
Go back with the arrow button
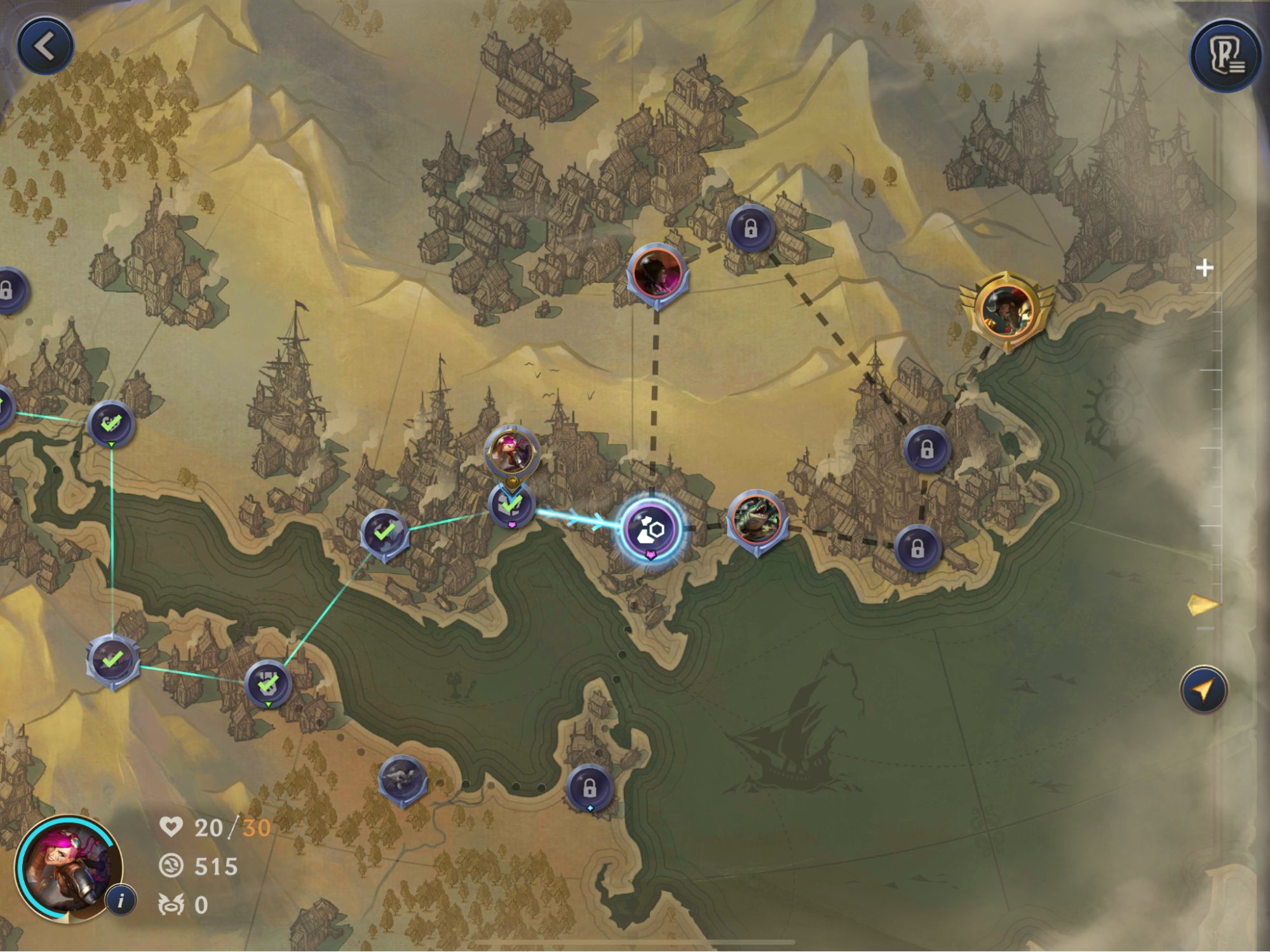click(45, 46)
